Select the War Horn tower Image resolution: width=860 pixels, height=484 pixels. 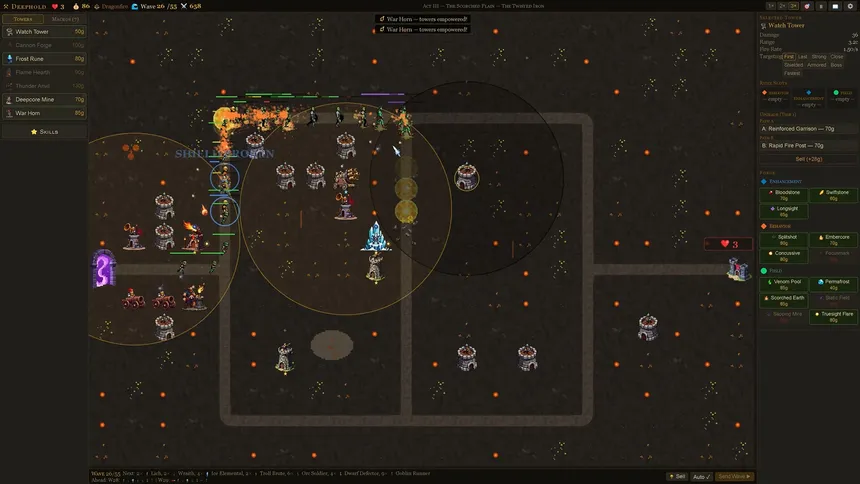pyautogui.click(x=44, y=113)
